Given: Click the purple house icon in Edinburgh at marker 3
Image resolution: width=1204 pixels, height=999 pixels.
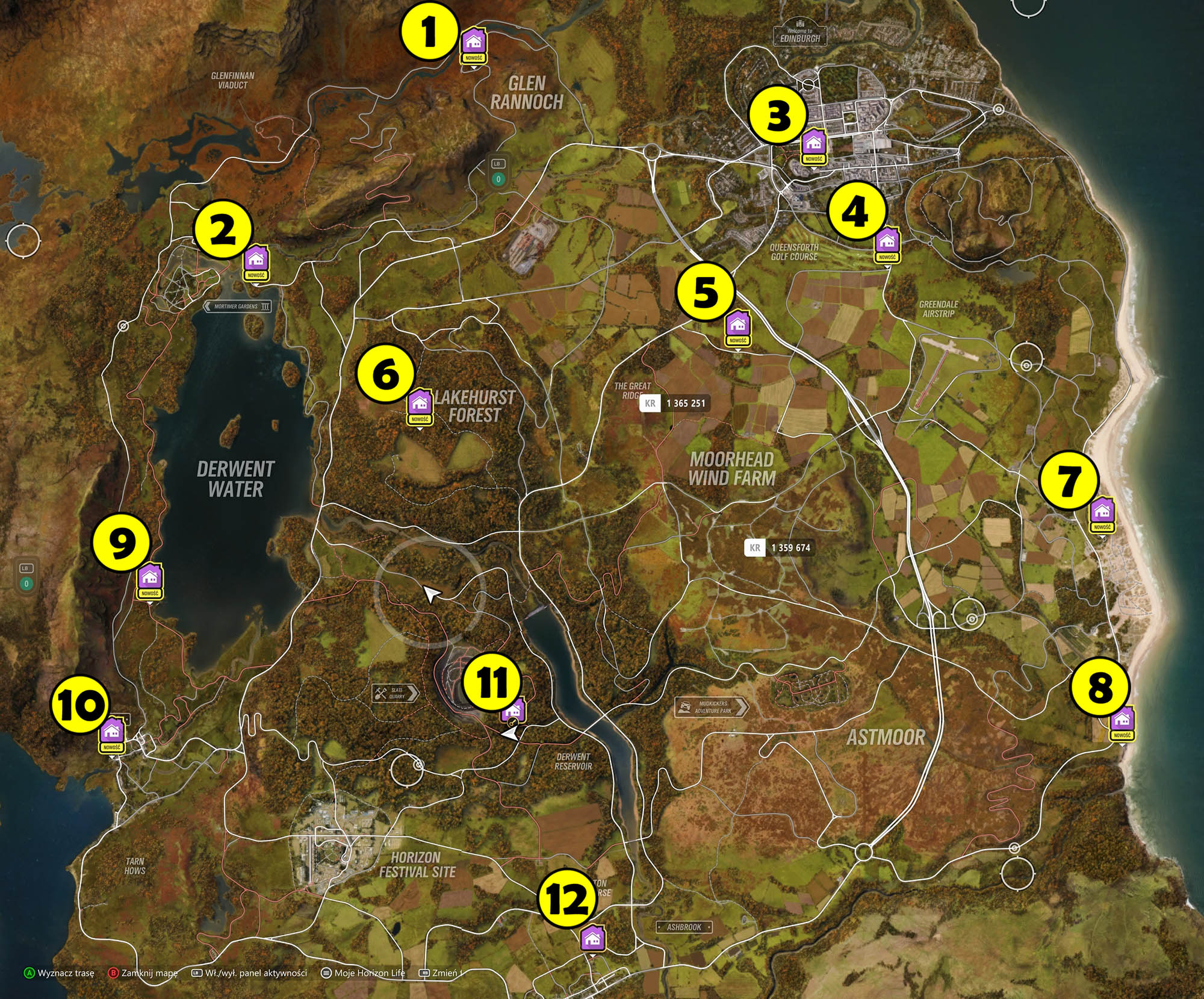Looking at the screenshot, I should point(814,143).
